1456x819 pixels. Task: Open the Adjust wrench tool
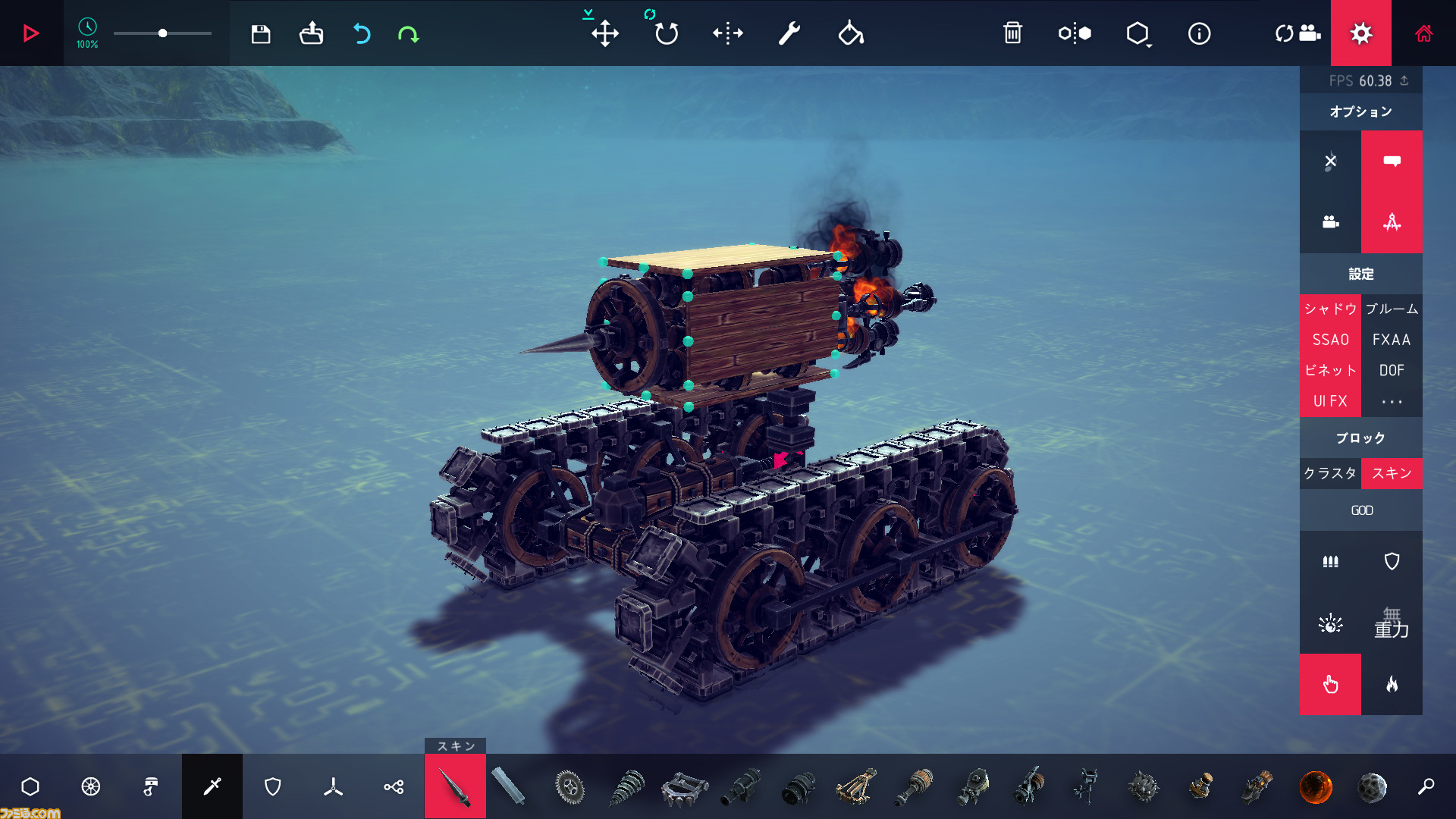789,33
